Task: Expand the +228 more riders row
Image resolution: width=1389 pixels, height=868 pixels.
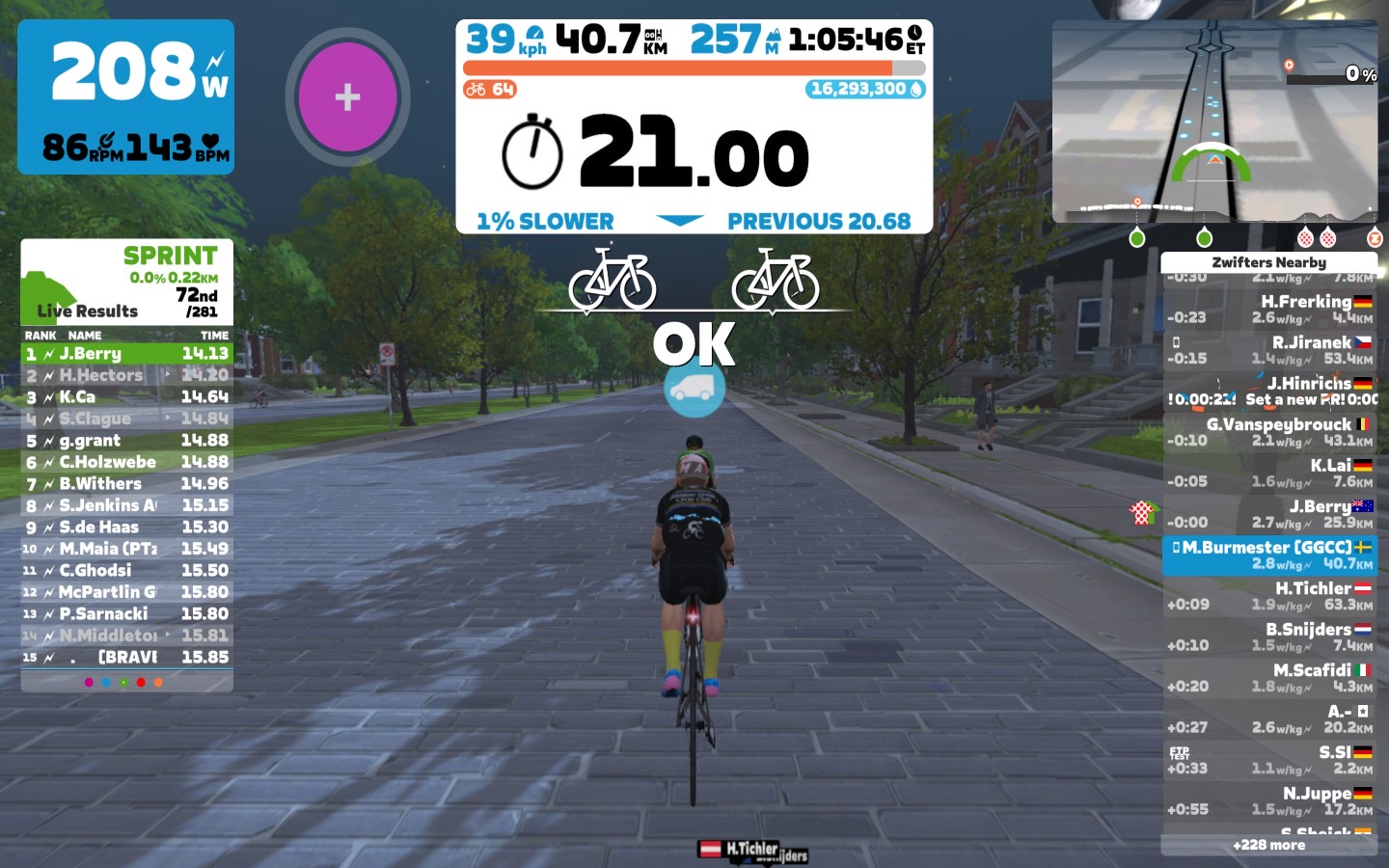Action: [1268, 845]
